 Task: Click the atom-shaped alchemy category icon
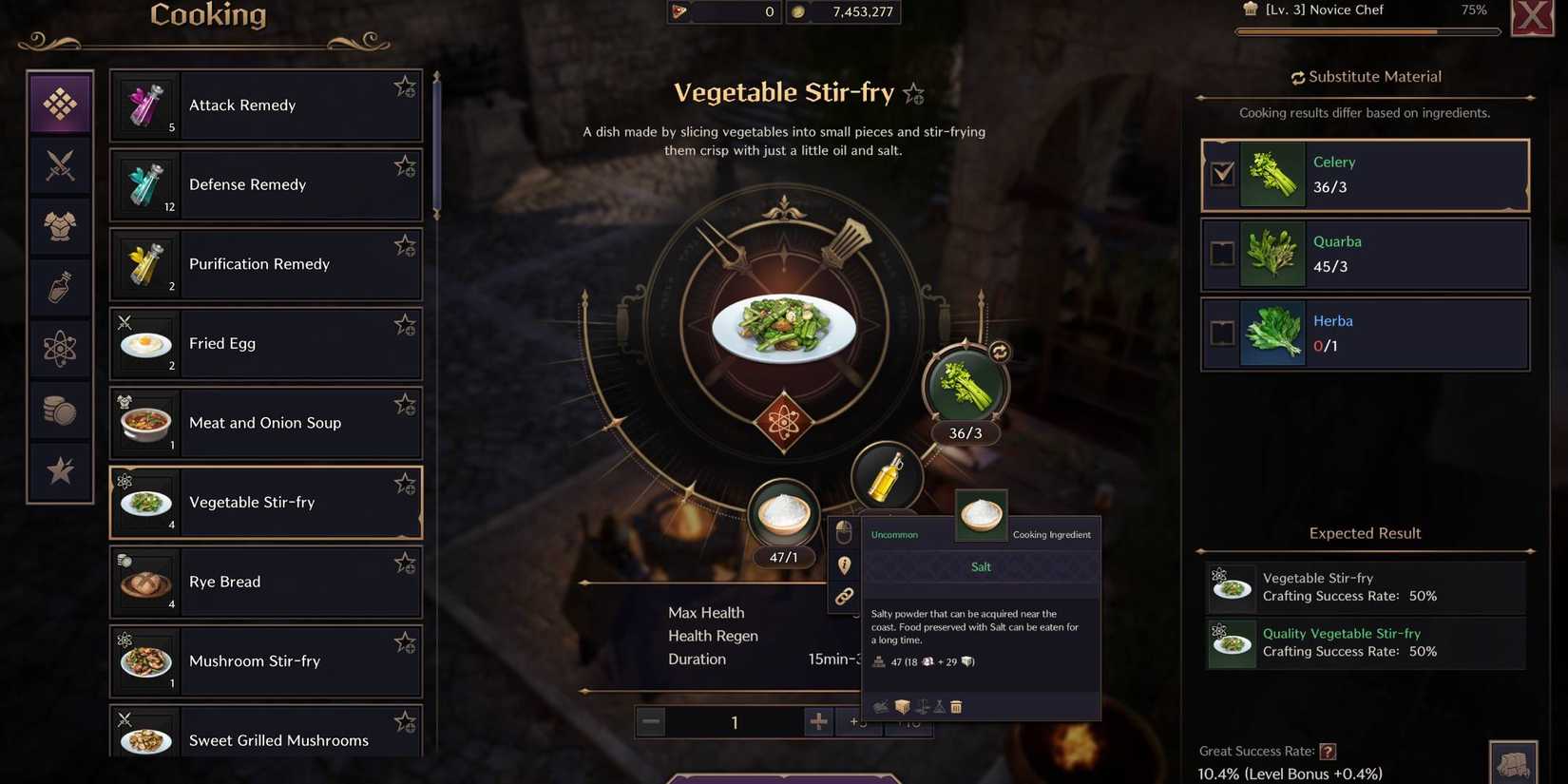point(60,348)
